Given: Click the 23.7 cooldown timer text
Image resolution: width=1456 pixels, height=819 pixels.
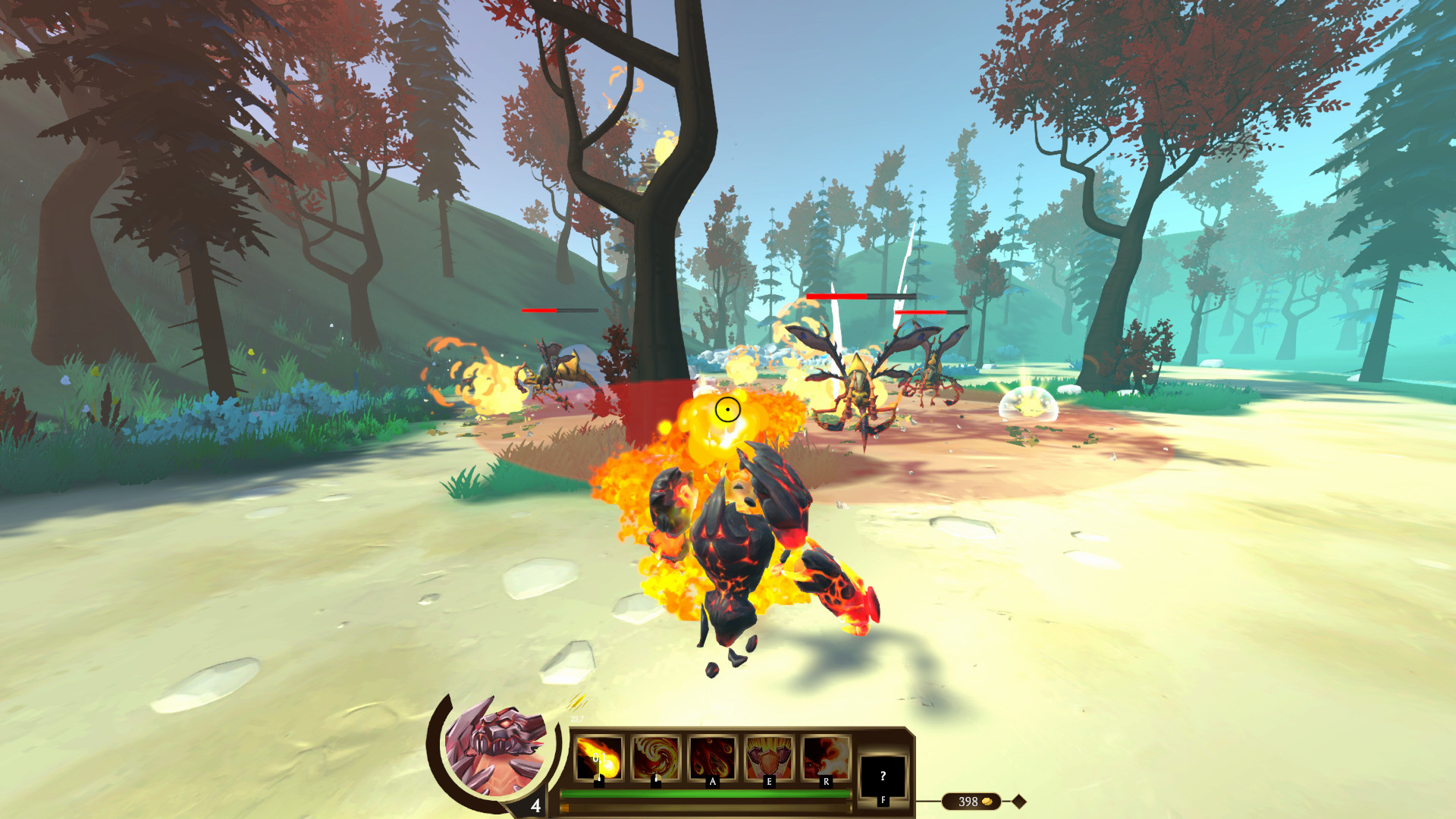Looking at the screenshot, I should (x=576, y=720).
